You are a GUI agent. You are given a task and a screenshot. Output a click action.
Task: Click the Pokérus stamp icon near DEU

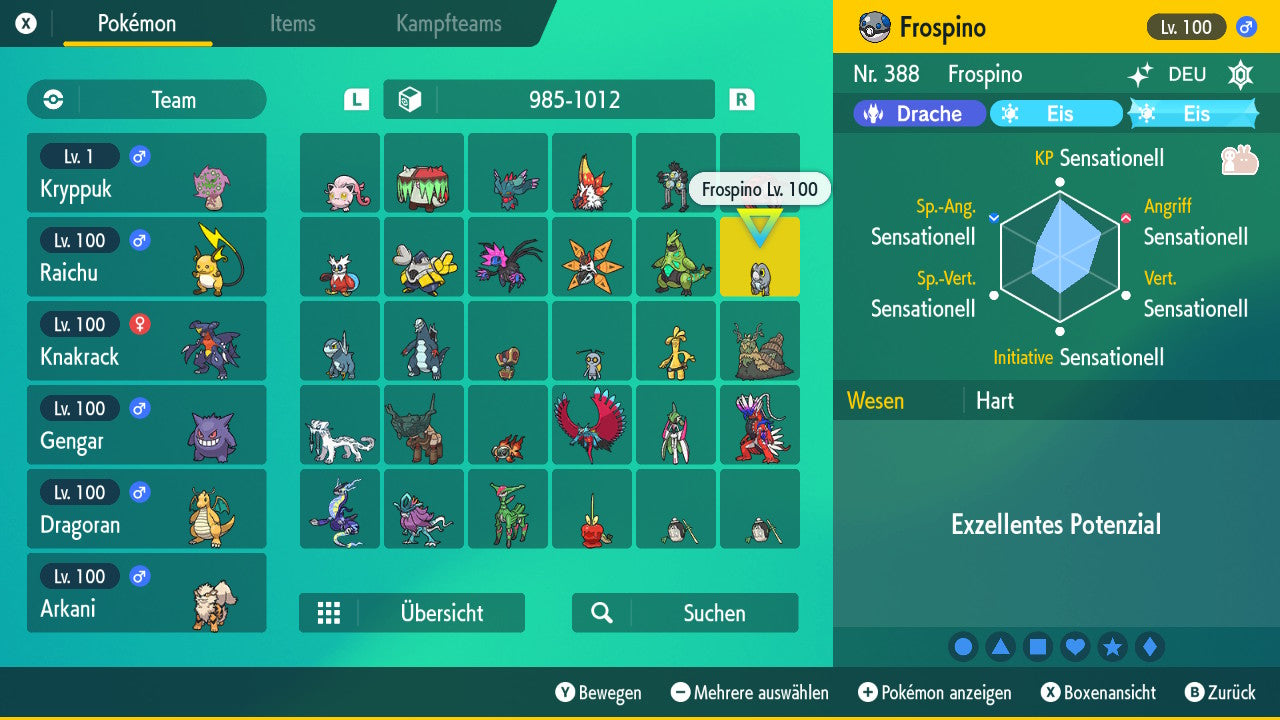tap(1240, 73)
